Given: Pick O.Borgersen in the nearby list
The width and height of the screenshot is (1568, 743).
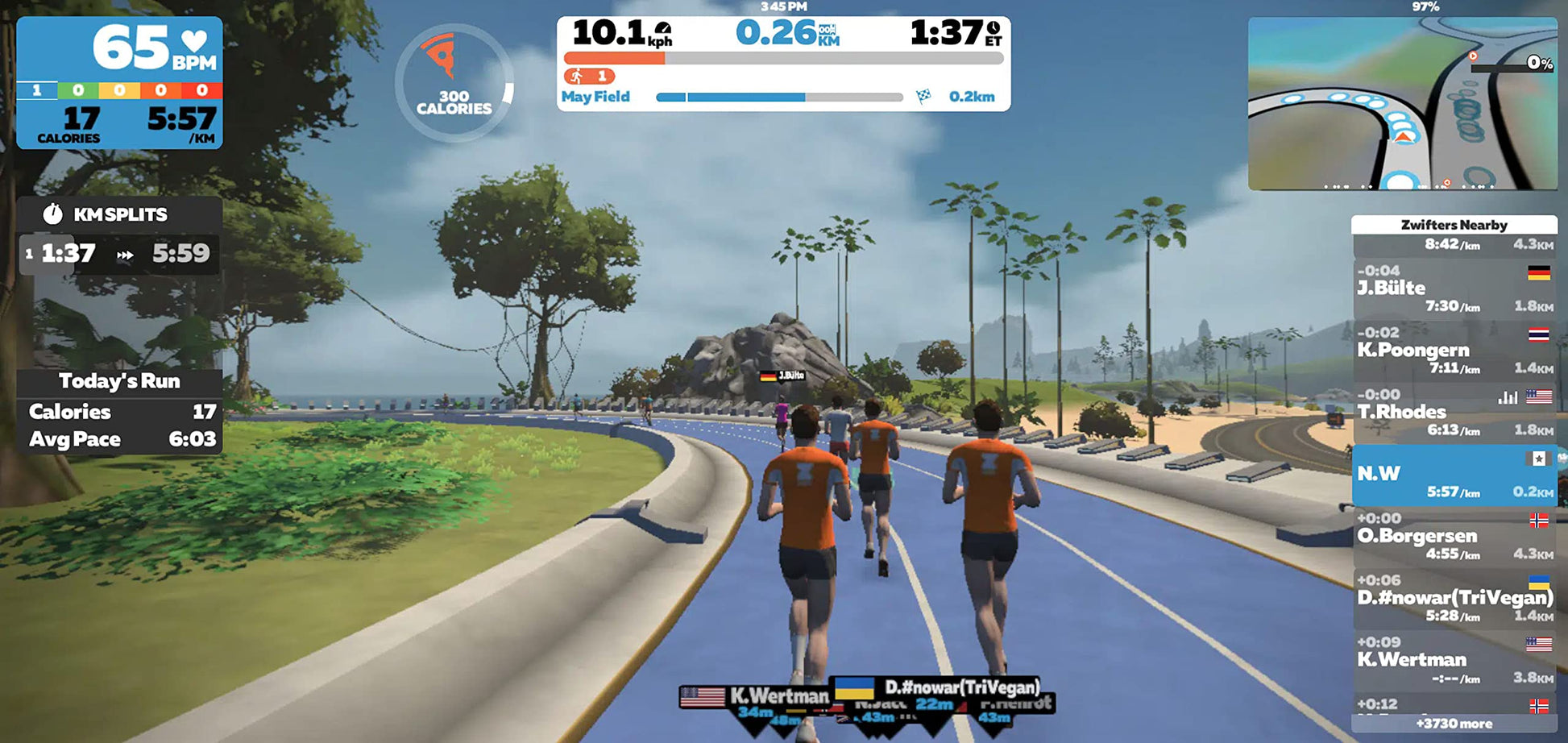Looking at the screenshot, I should [x=1454, y=536].
